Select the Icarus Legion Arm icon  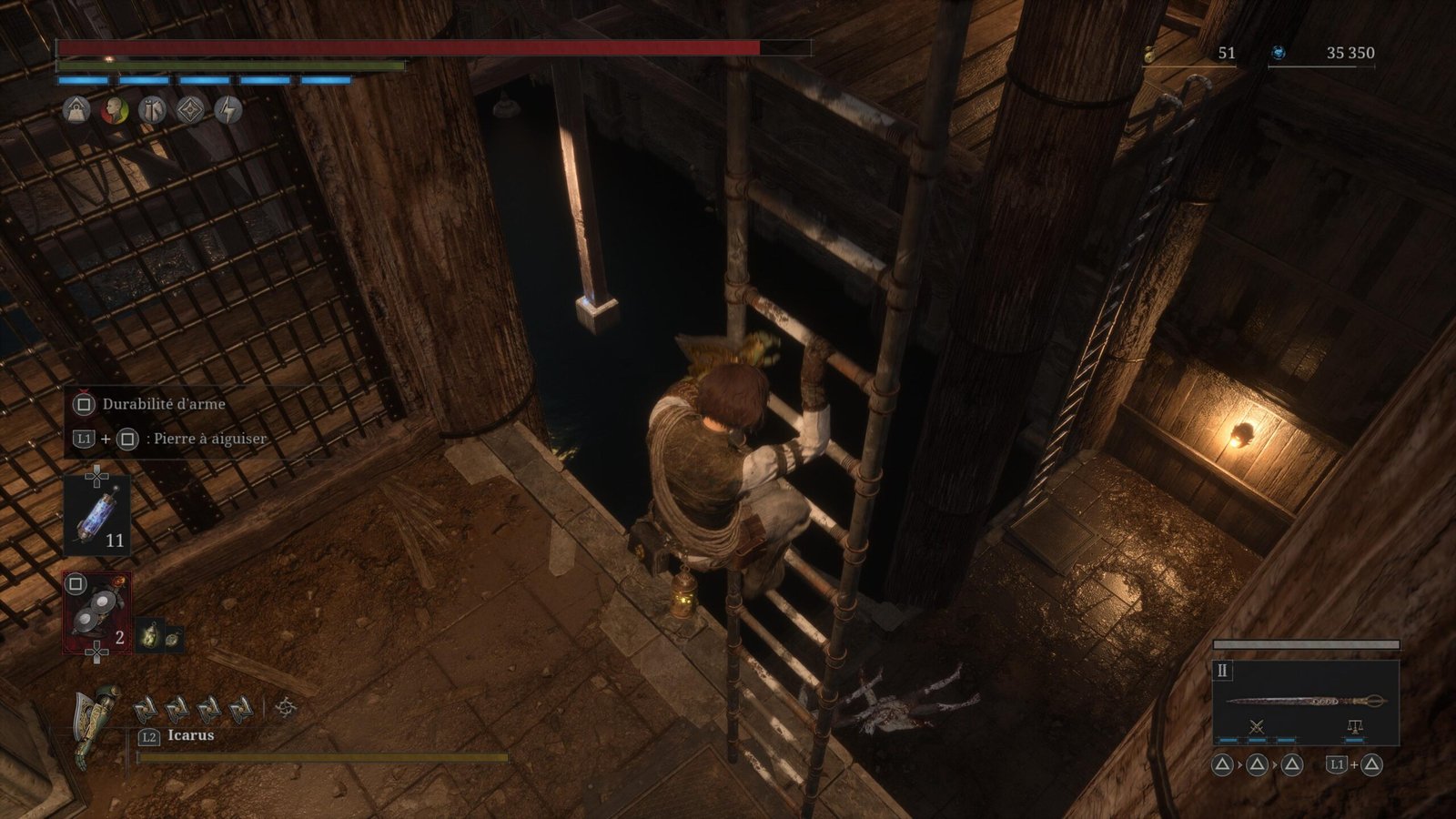click(97, 723)
